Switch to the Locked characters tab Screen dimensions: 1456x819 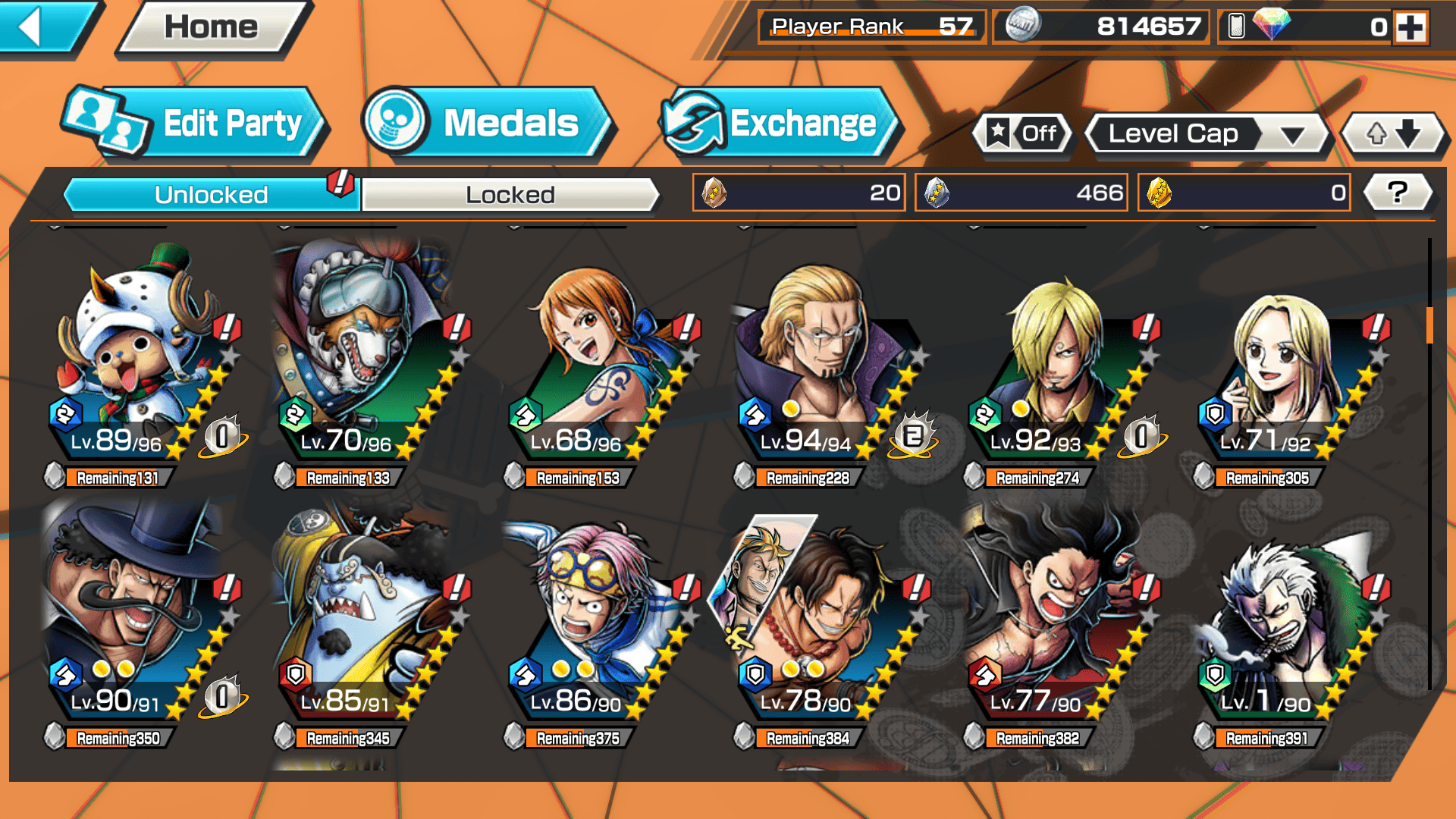(x=510, y=195)
